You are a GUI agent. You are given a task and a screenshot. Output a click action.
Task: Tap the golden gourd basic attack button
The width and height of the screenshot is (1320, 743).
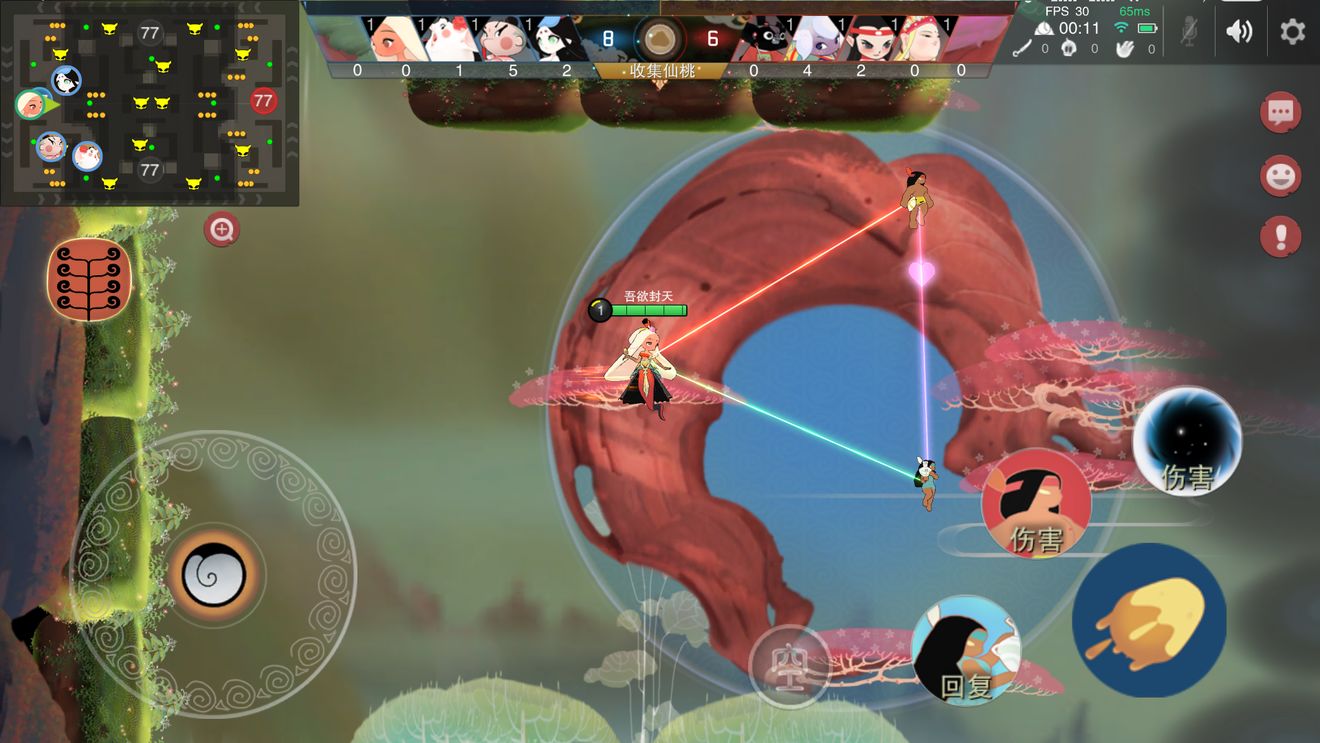tap(1149, 620)
